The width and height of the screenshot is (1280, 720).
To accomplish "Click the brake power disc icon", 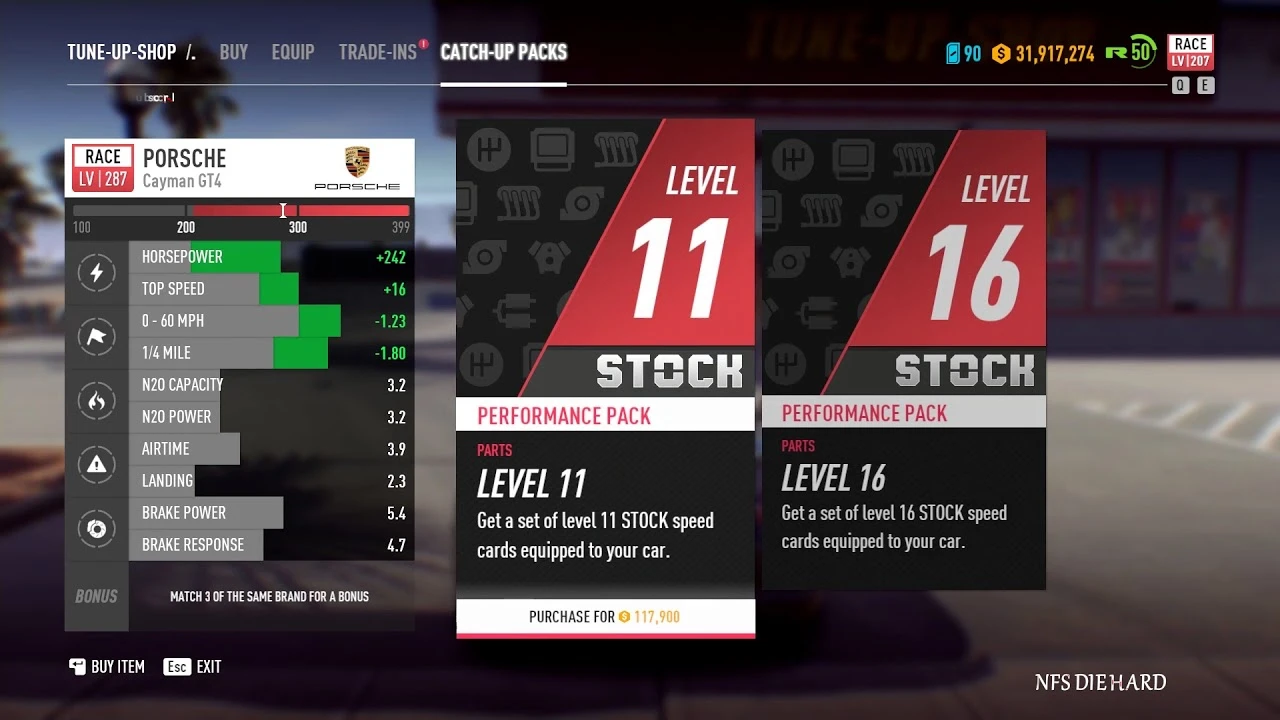I will tap(97, 528).
